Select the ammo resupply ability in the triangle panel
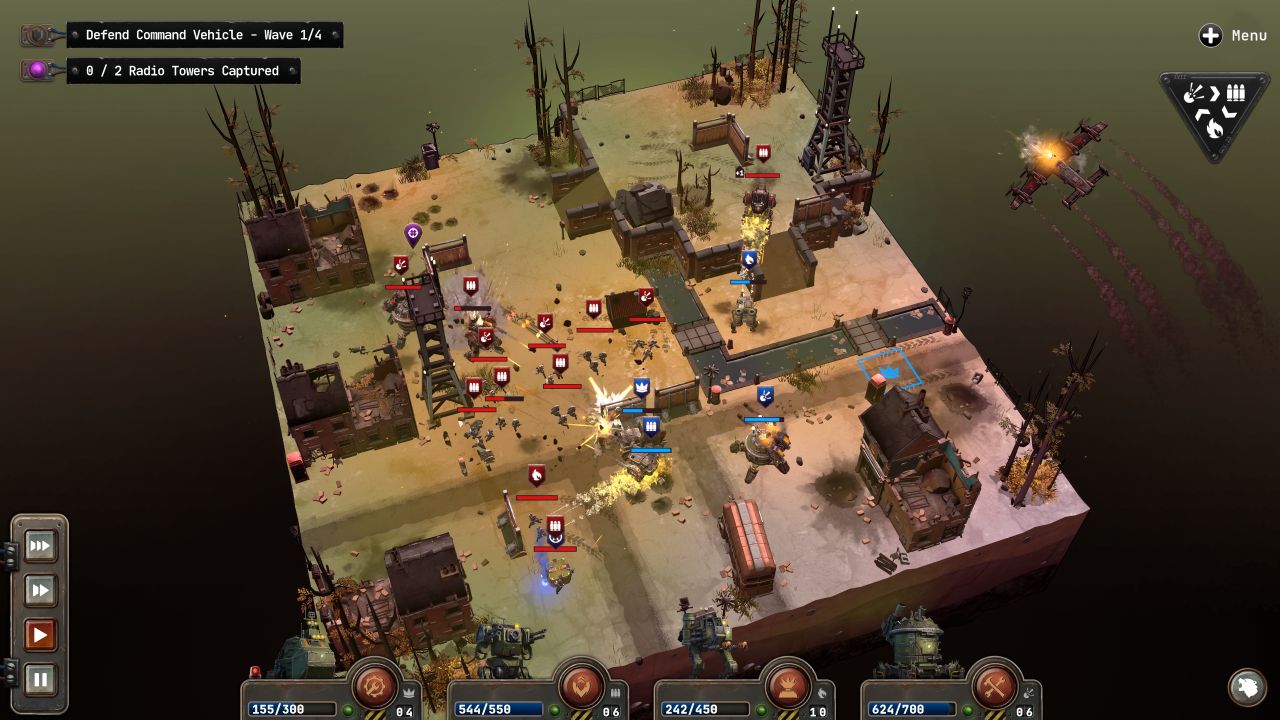 coord(1235,92)
